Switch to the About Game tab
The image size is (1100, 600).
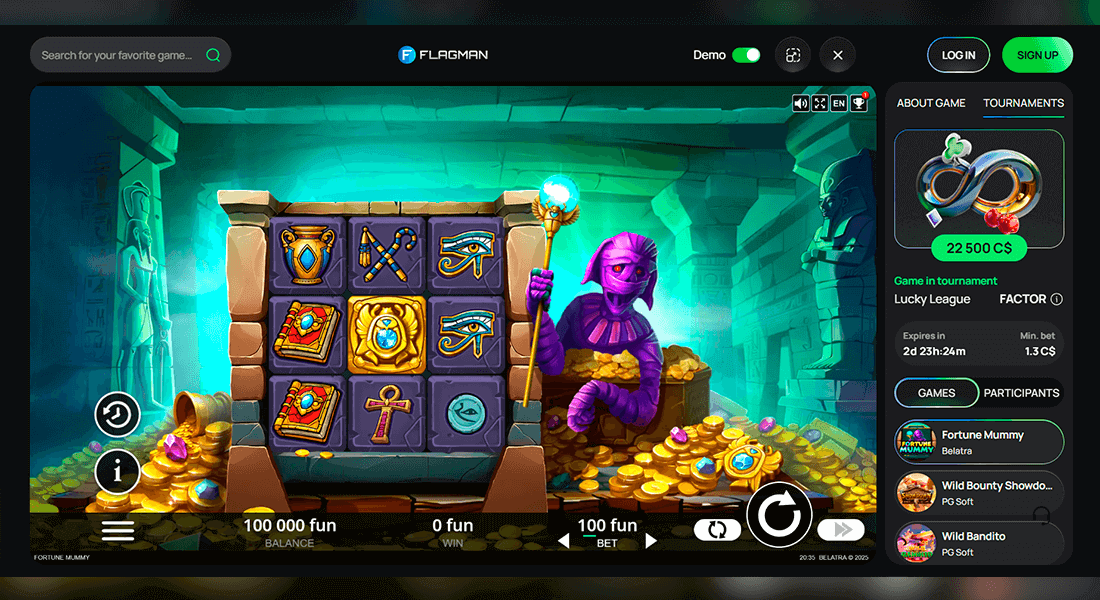click(x=931, y=103)
